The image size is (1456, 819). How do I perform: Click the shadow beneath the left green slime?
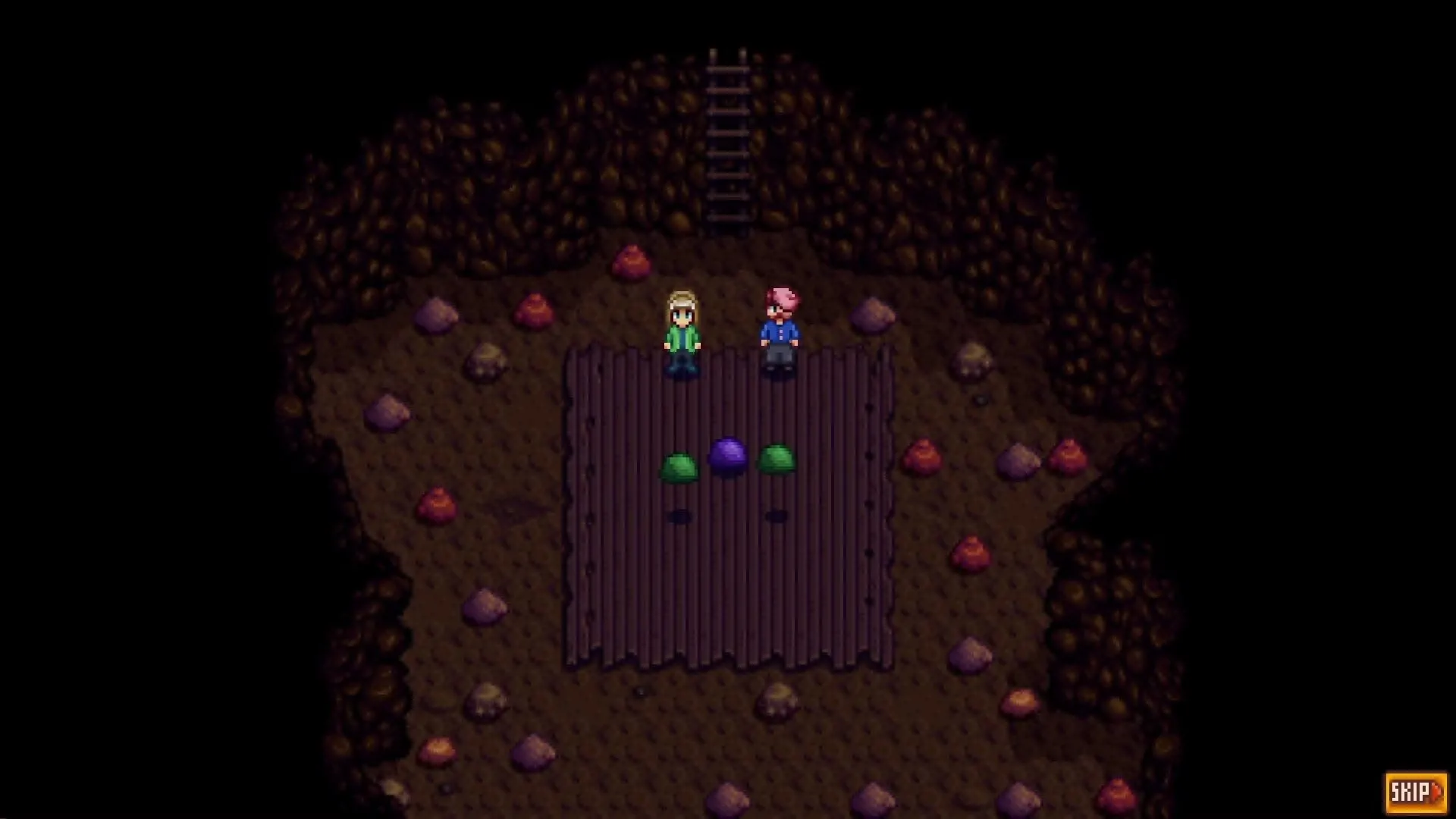point(681,515)
